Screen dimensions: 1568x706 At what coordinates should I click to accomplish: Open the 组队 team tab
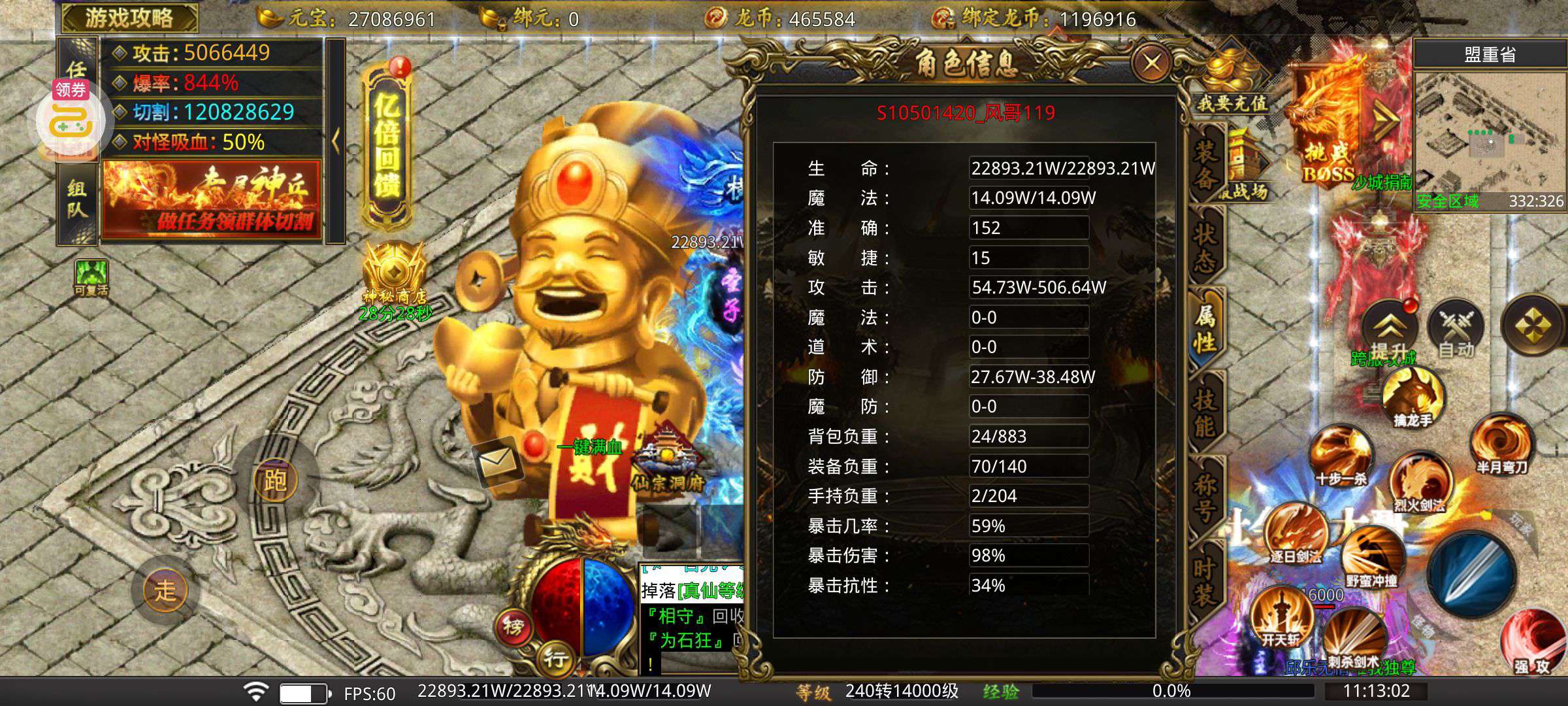pos(76,199)
